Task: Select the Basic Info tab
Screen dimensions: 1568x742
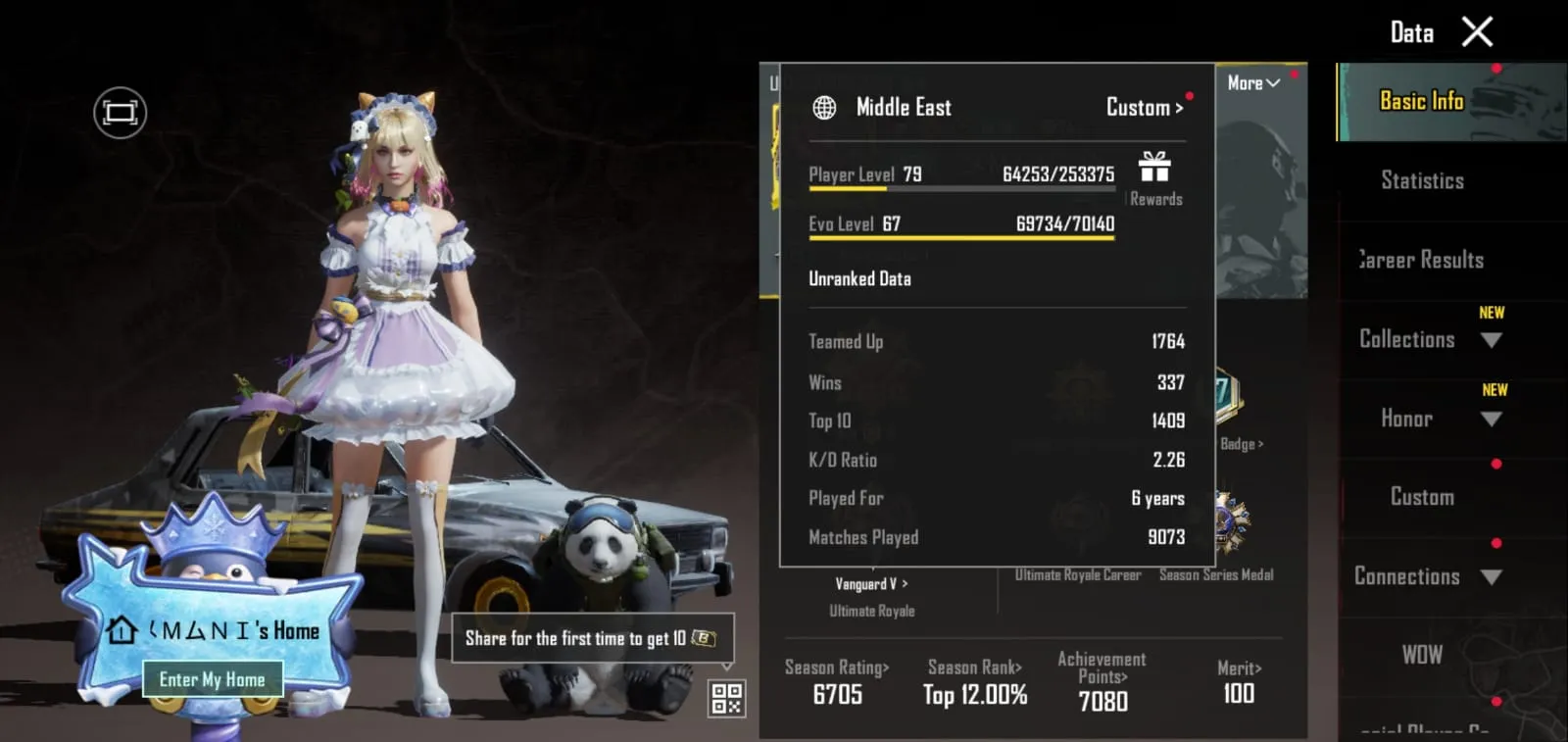Action: tap(1420, 101)
